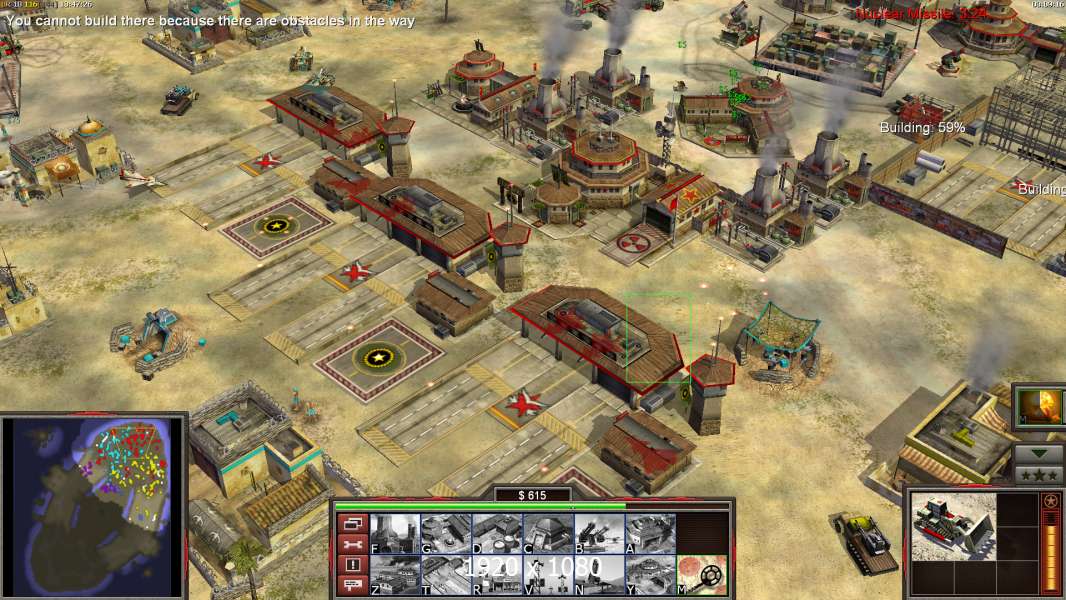Choose War Factory build icon
This screenshot has width=1066, height=600.
[649, 534]
